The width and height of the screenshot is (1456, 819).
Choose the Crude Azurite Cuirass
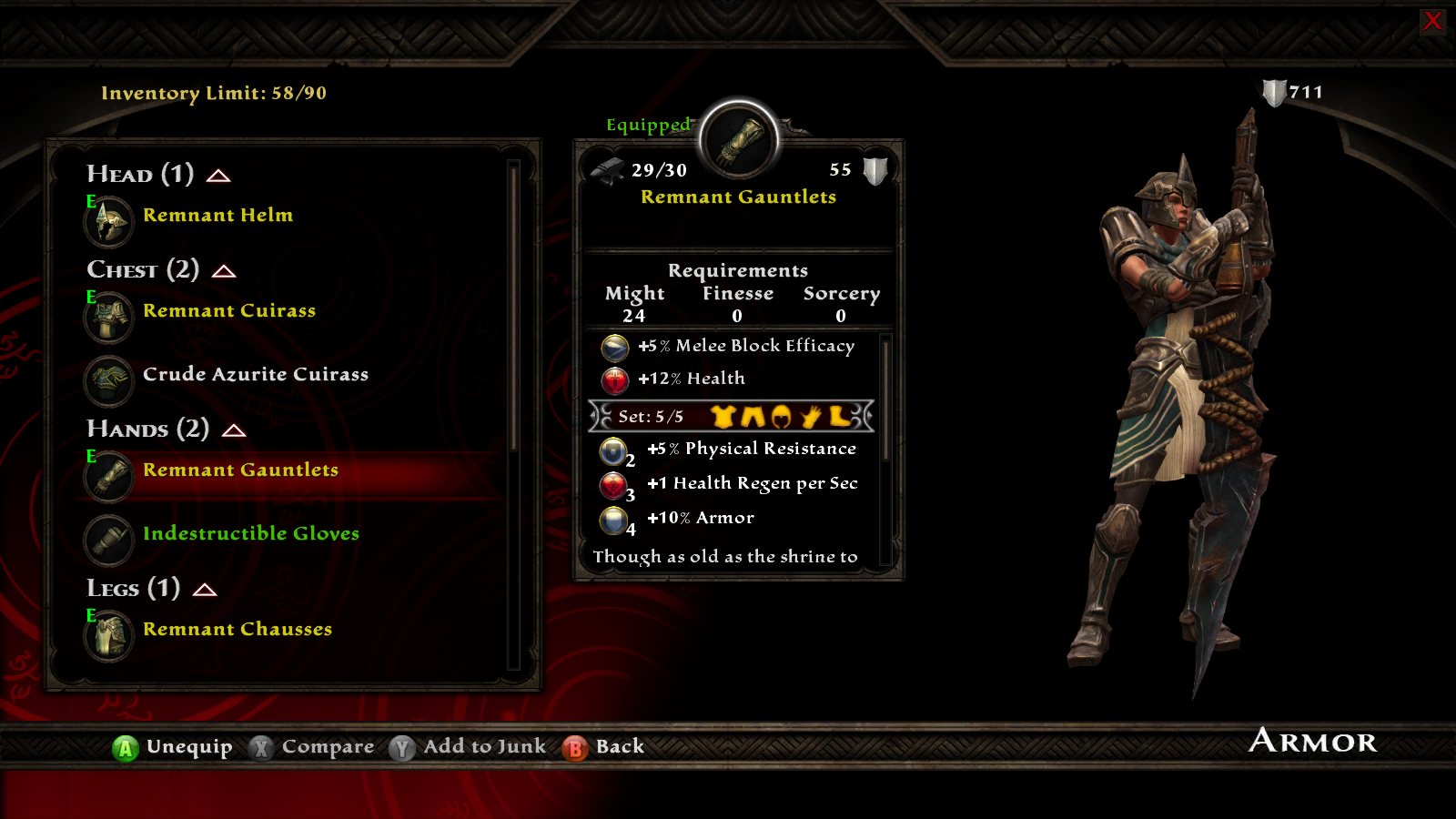click(x=255, y=375)
